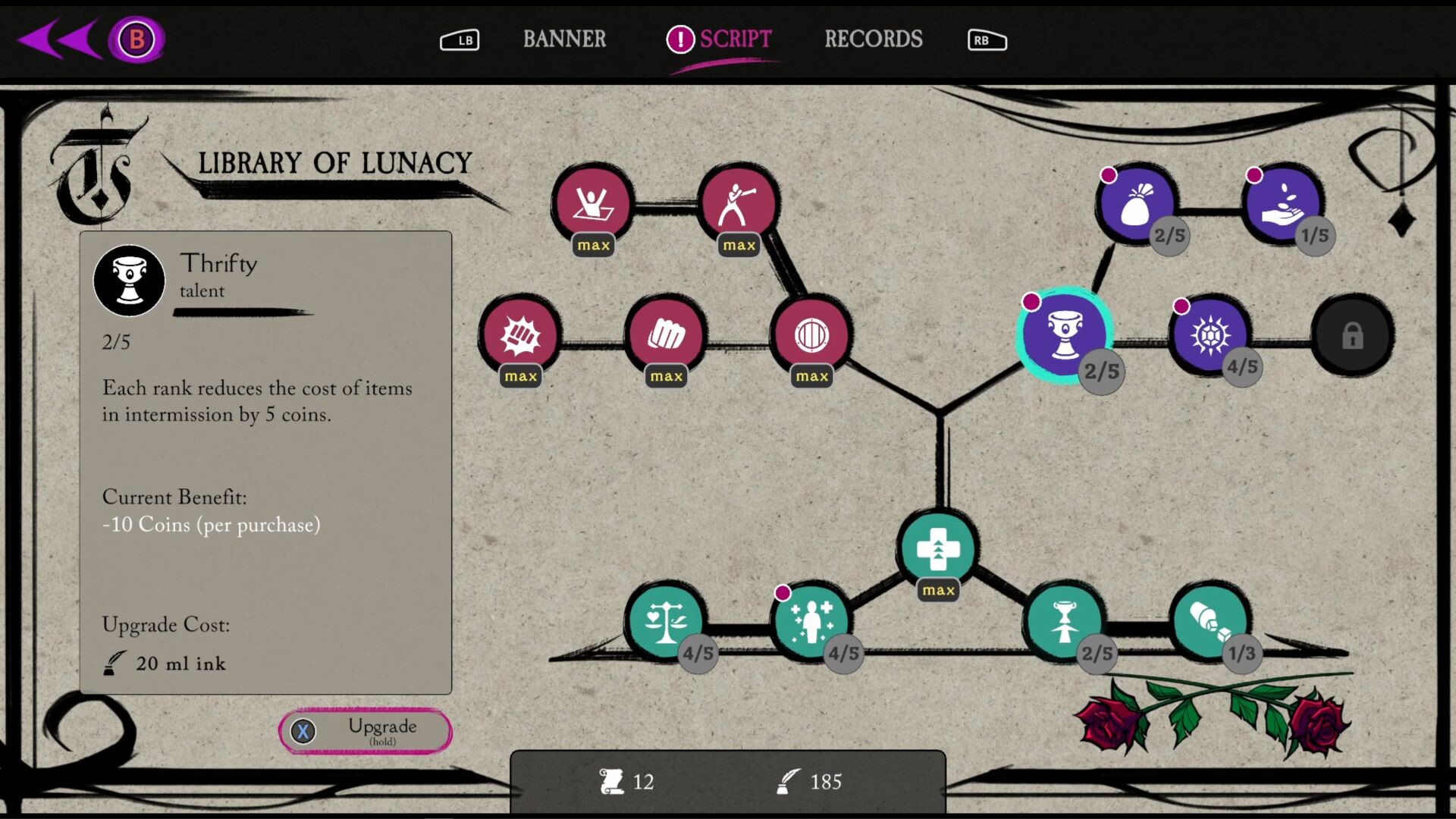Open the scales talent rated 4/5

click(666, 622)
